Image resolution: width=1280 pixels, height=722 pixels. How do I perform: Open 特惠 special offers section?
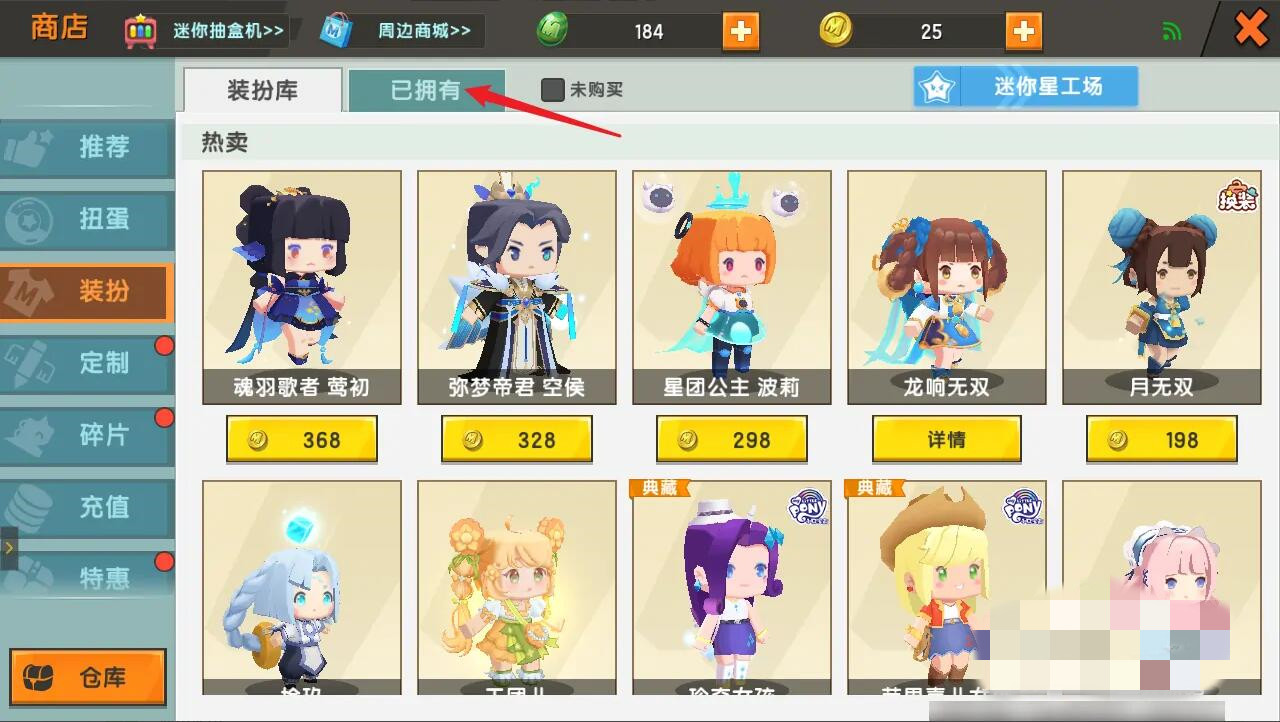pos(87,580)
